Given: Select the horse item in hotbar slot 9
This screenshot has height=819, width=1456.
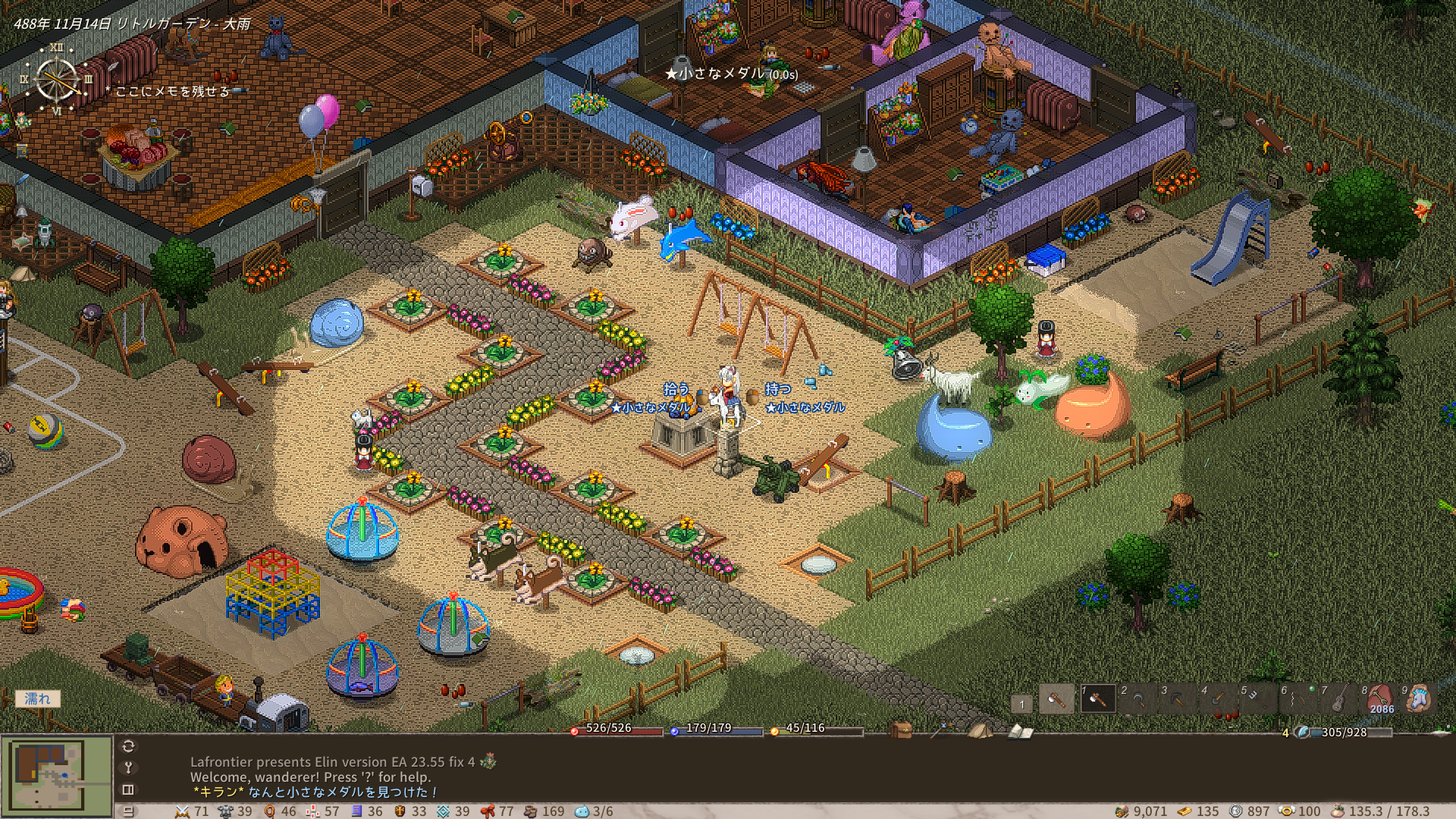Looking at the screenshot, I should 1419,699.
